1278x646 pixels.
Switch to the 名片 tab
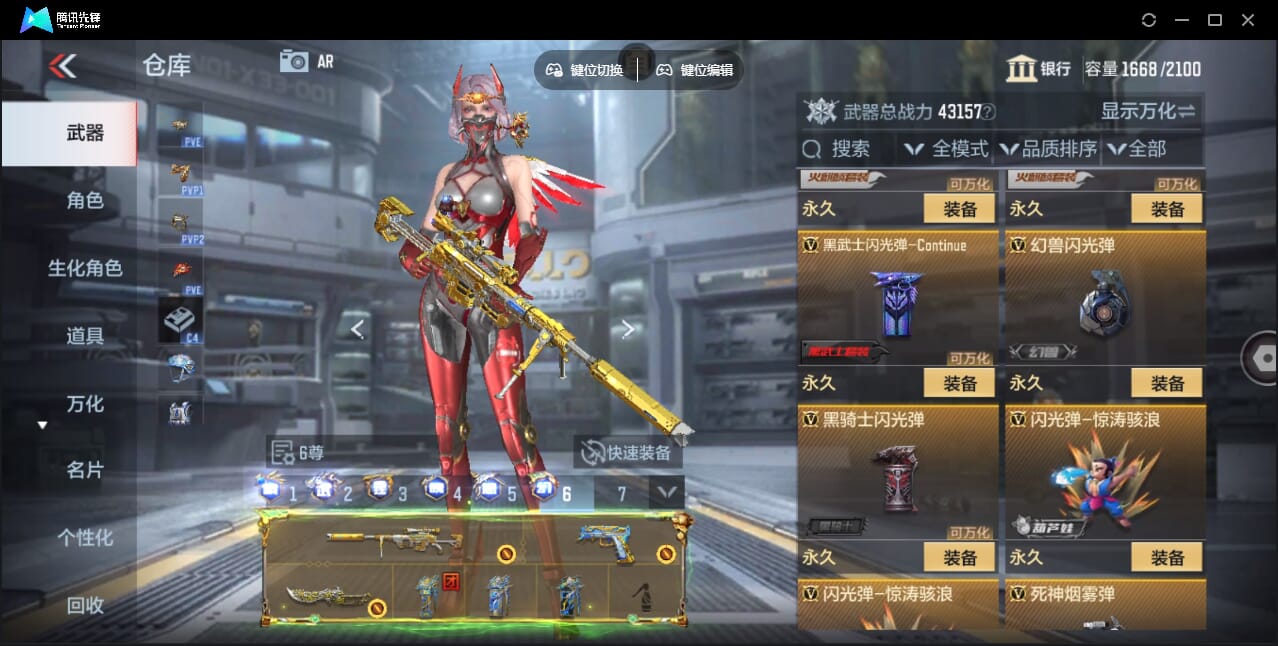[x=85, y=470]
